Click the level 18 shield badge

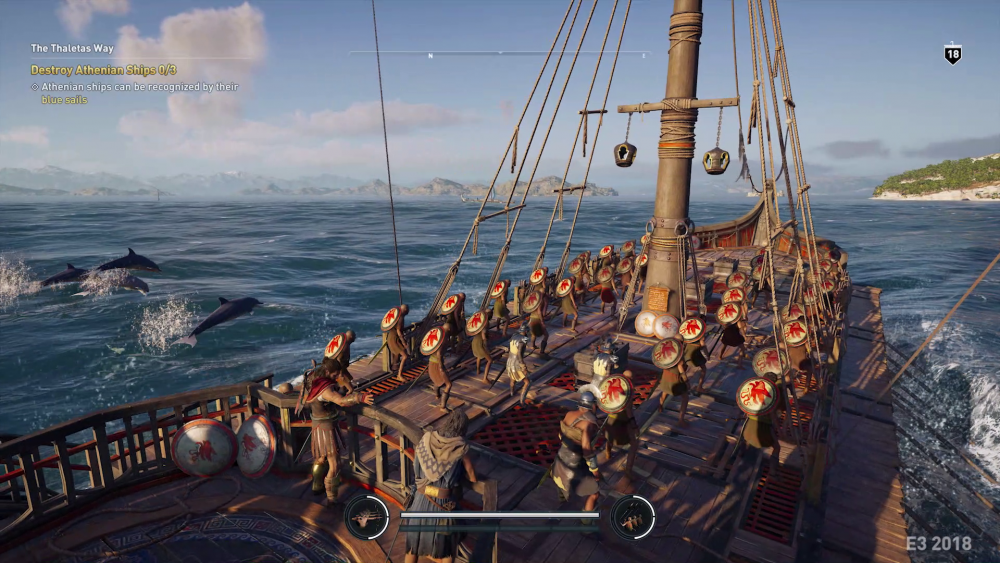click(x=952, y=55)
